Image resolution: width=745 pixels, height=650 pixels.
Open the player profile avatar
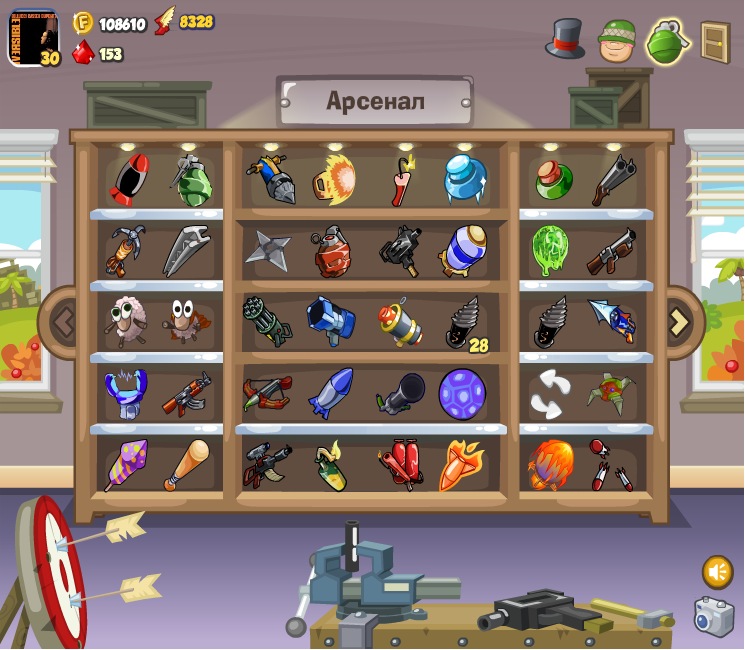point(33,38)
